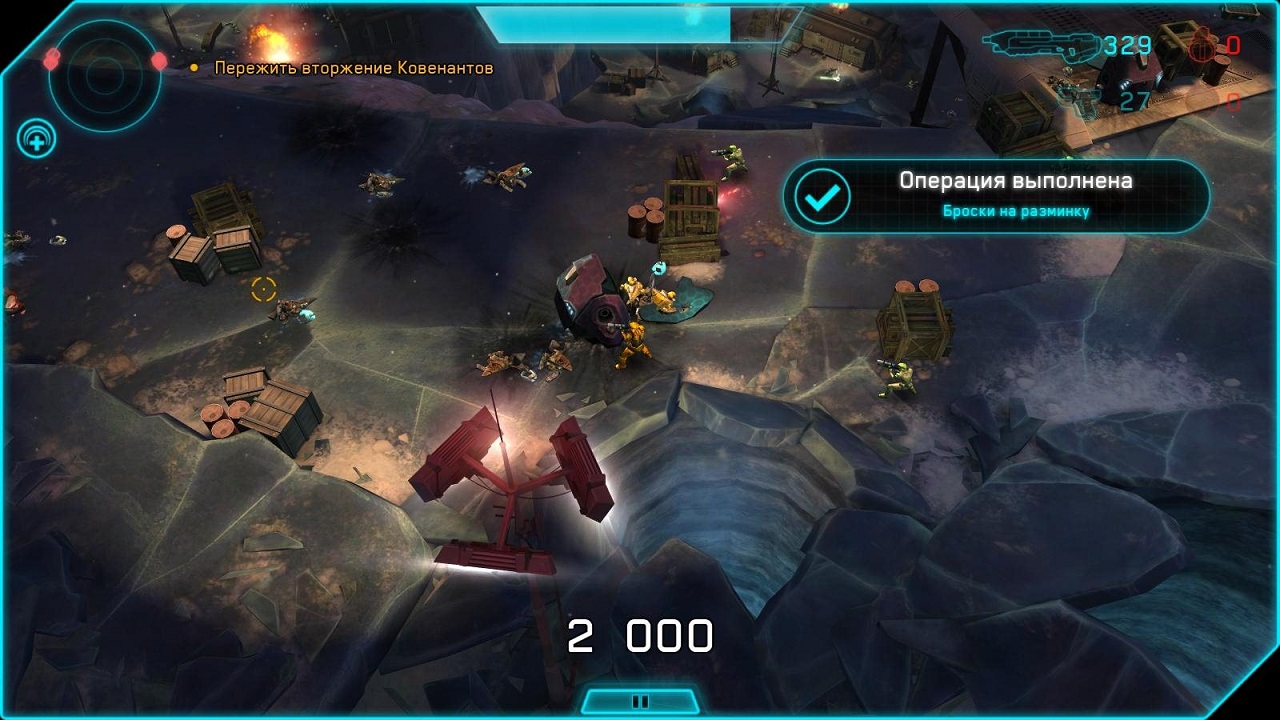Switch to the secondary pistol weapon icon
This screenshot has width=1280, height=720.
(x=1080, y=98)
